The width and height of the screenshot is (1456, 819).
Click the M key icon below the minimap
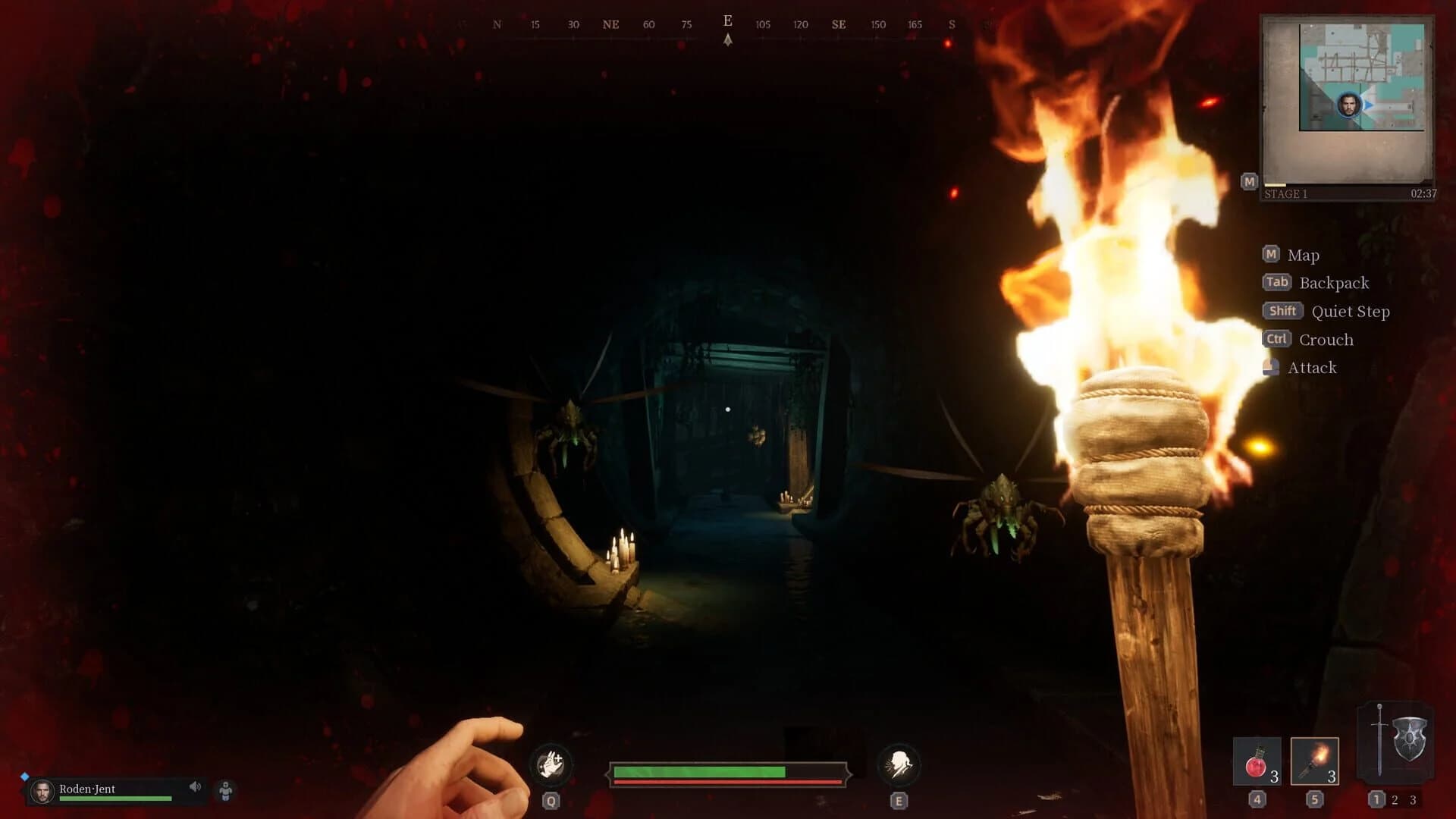coord(1249,181)
